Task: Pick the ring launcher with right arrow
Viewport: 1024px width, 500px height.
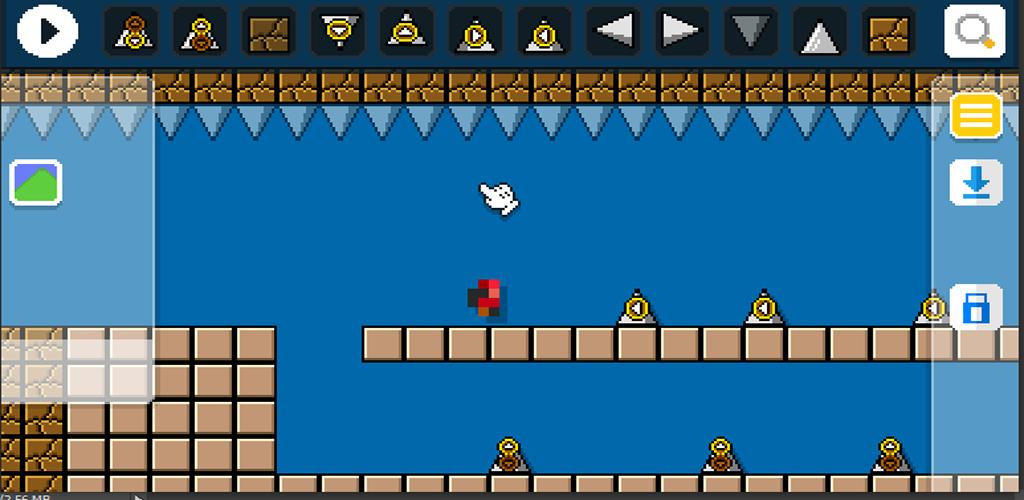Action: click(475, 31)
